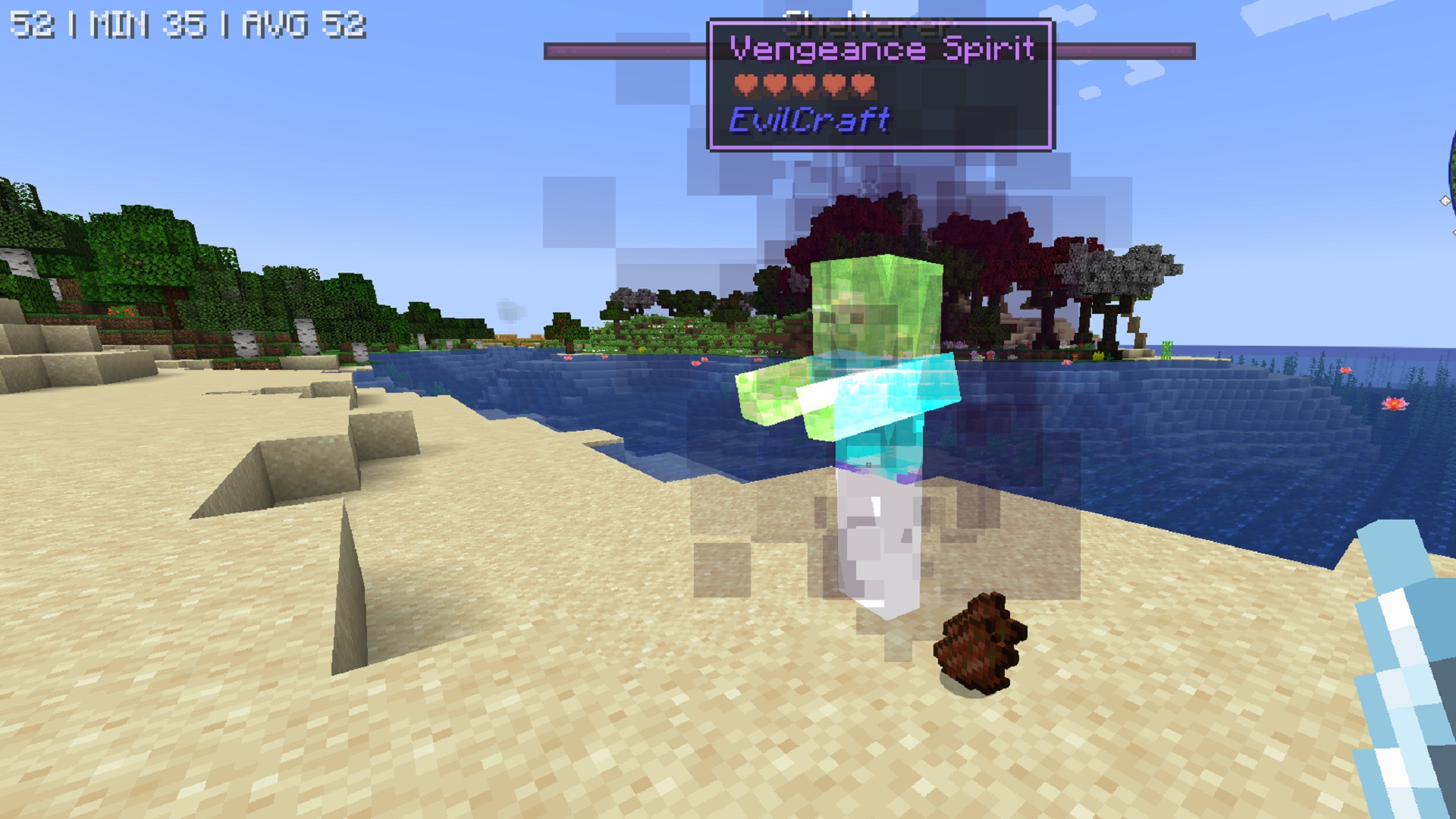The image size is (1456, 819).
Task: Click the Vengeance Spirit name text
Action: [883, 48]
